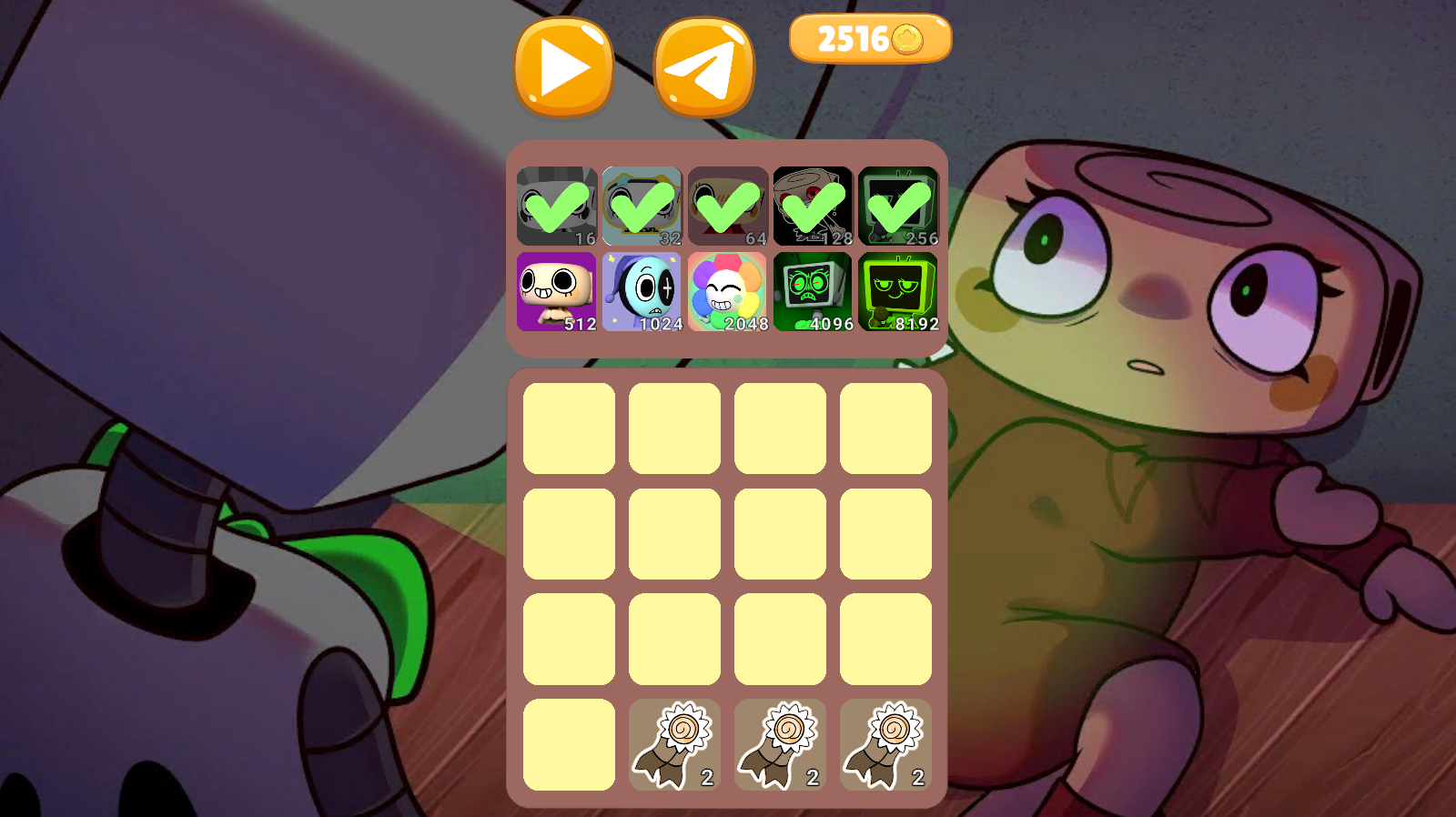The width and height of the screenshot is (1456, 817).
Task: Click the first ribbon award tile
Action: [673, 746]
